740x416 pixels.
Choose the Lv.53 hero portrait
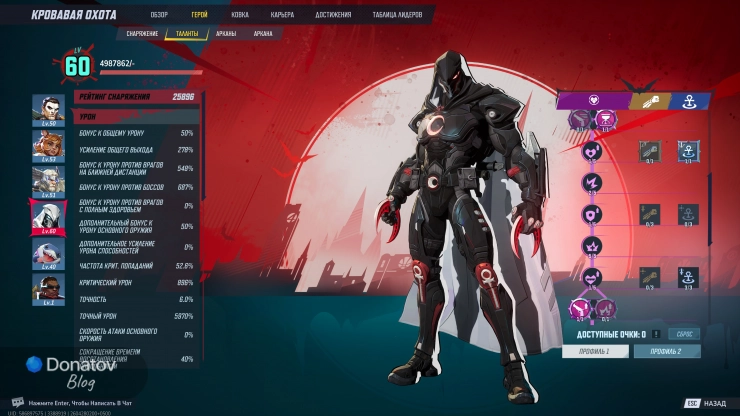coord(48,146)
